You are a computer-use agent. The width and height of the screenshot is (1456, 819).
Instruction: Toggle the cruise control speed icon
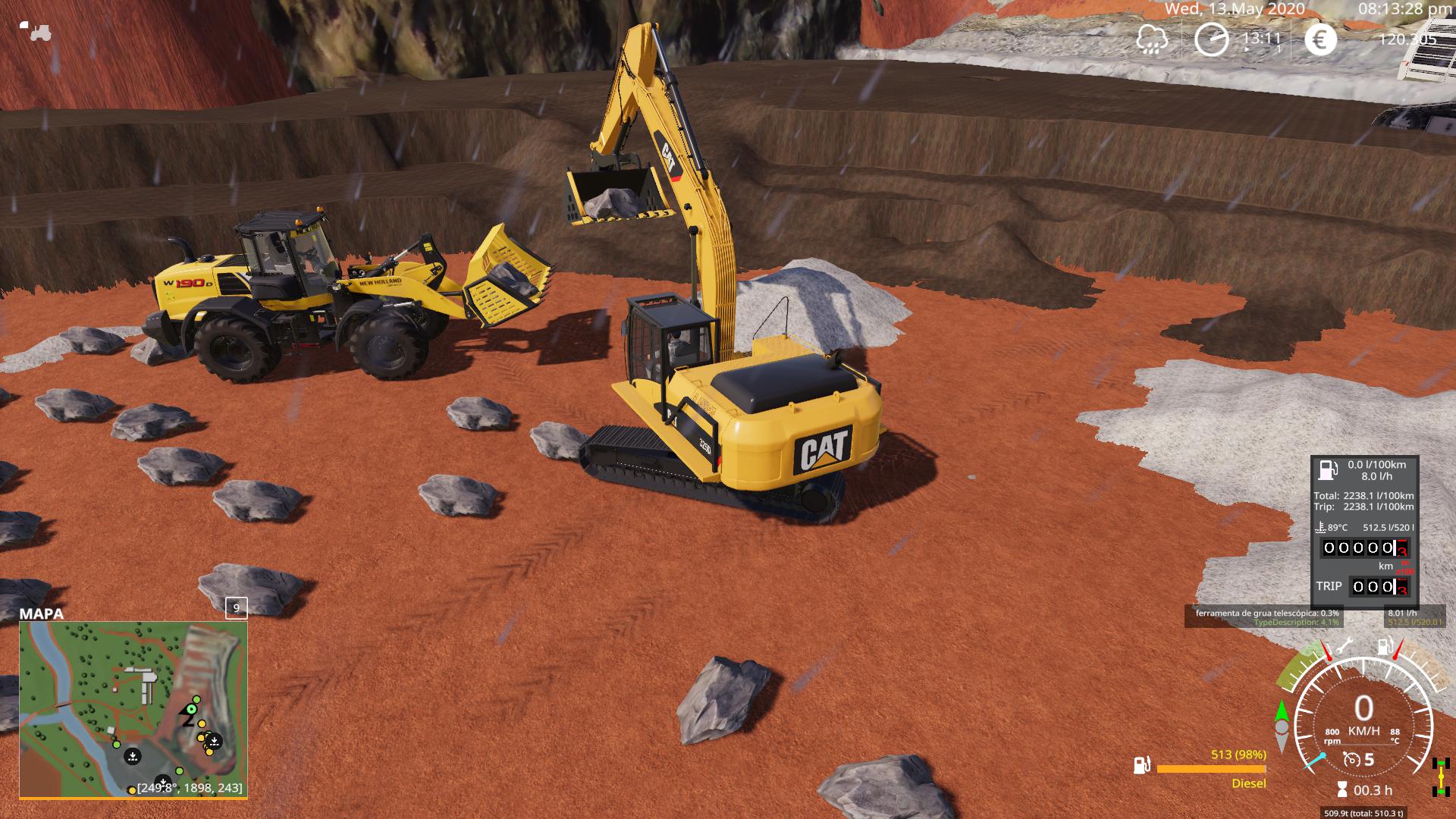[1351, 759]
